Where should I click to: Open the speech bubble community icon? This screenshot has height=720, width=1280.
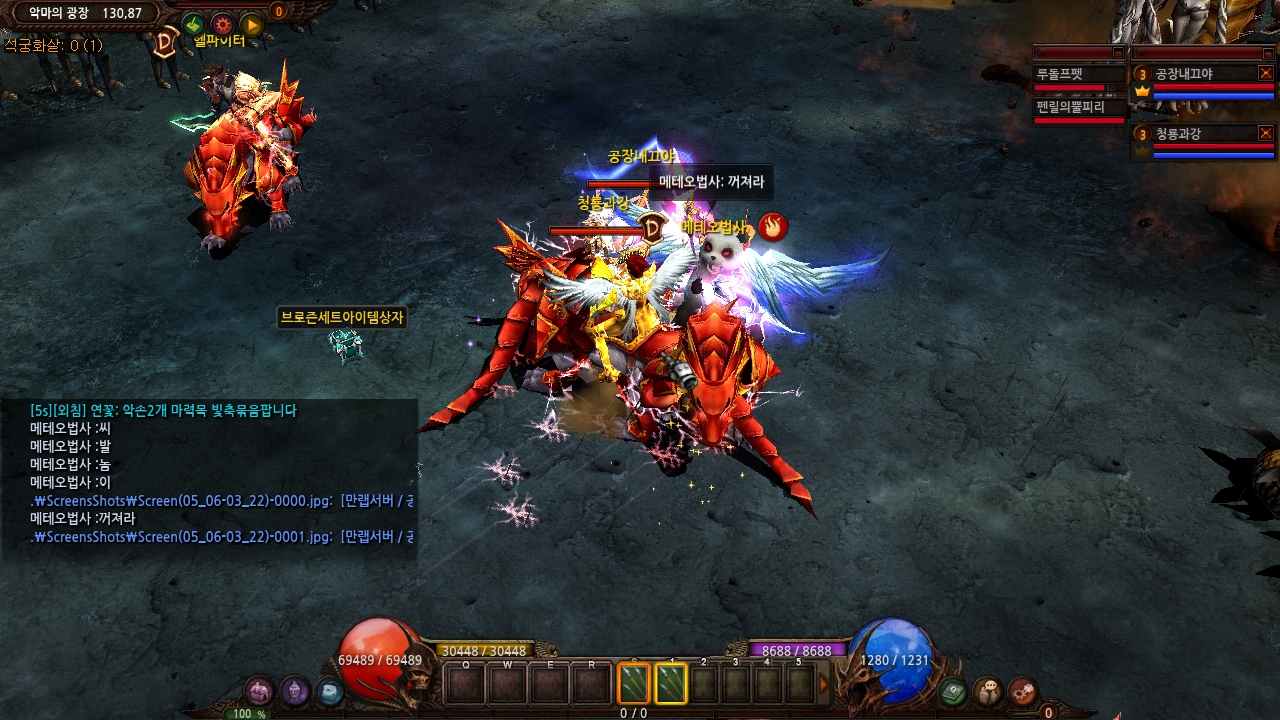988,690
